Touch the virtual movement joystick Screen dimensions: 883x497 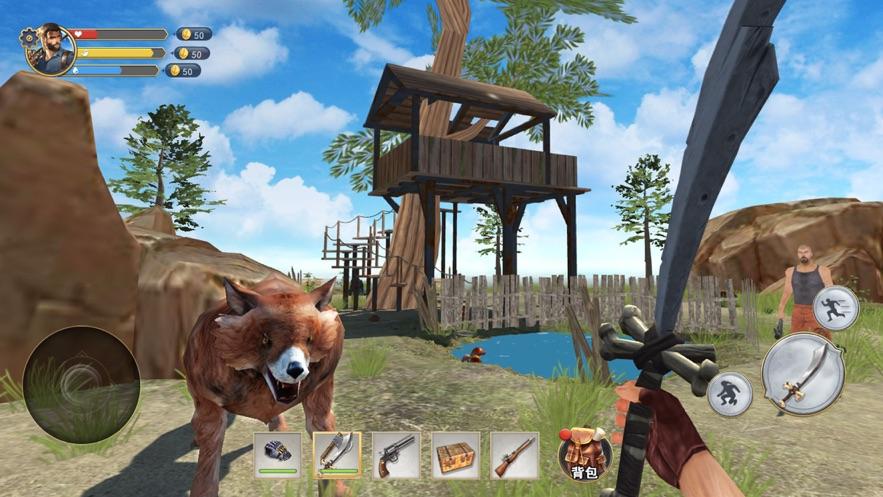[81, 385]
